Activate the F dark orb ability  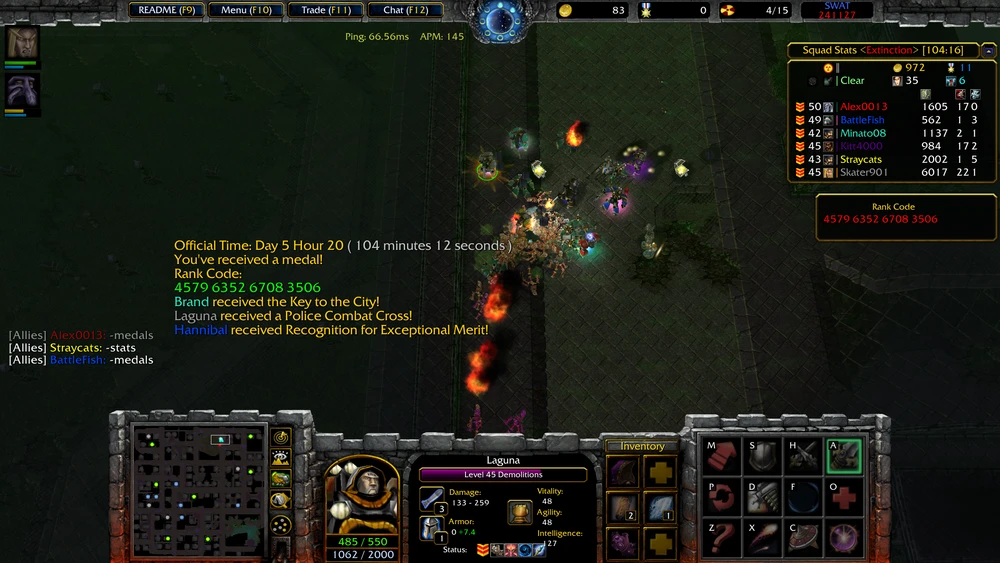pos(803,497)
